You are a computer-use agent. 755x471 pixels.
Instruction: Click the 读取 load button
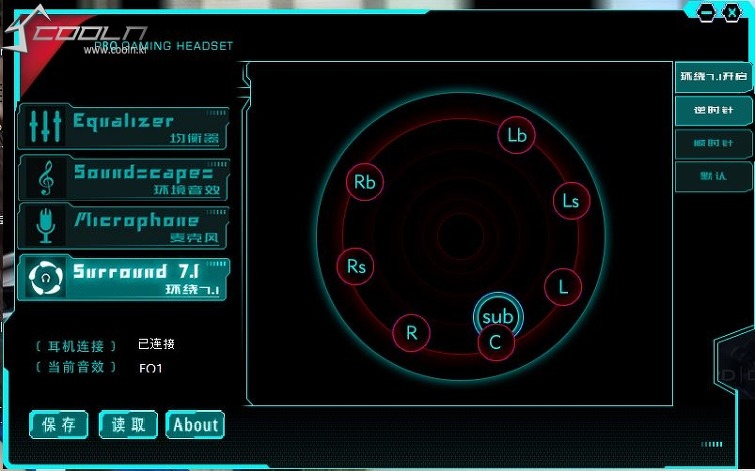click(x=128, y=424)
